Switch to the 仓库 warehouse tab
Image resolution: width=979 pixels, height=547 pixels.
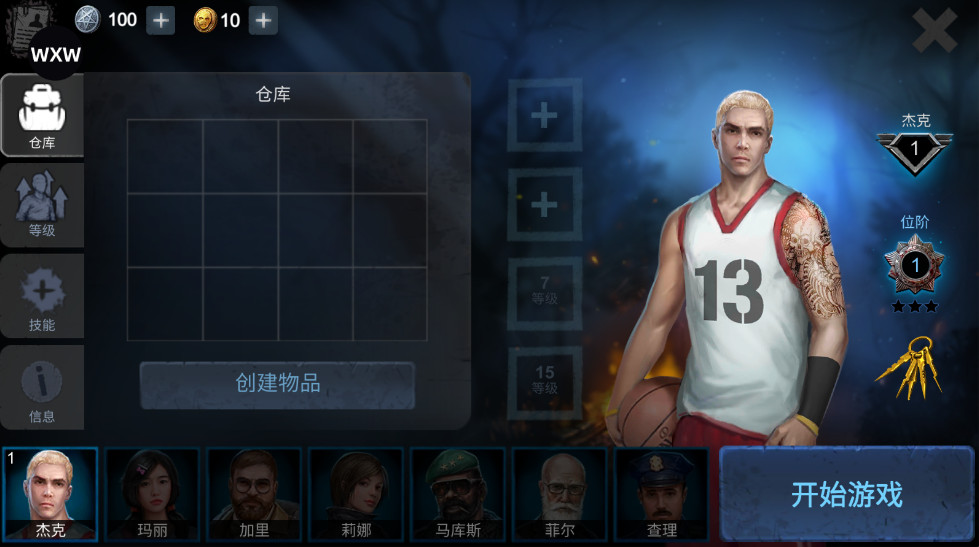coord(42,117)
